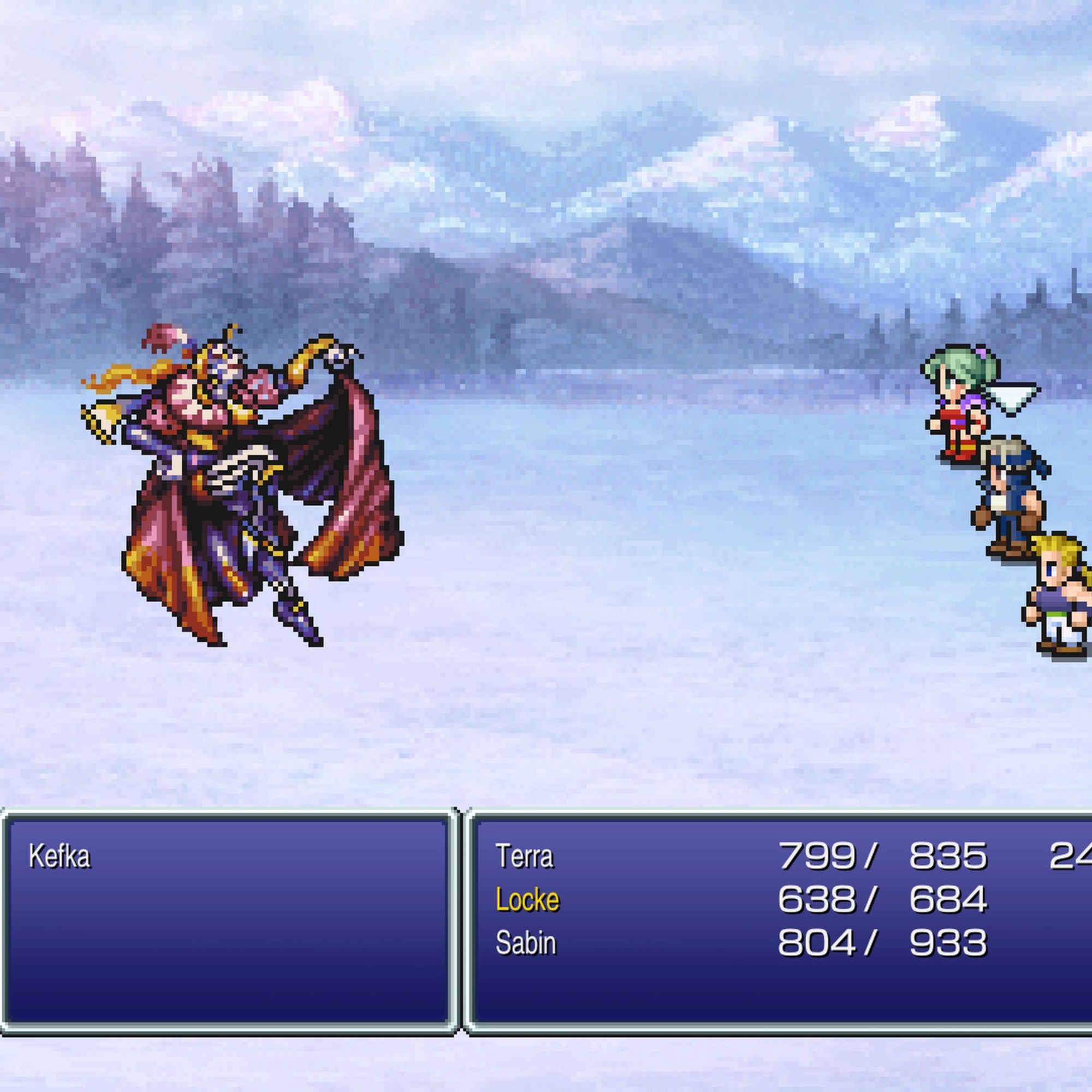The image size is (1092, 1092).
Task: Choose Terra in the party list
Action: (524, 856)
